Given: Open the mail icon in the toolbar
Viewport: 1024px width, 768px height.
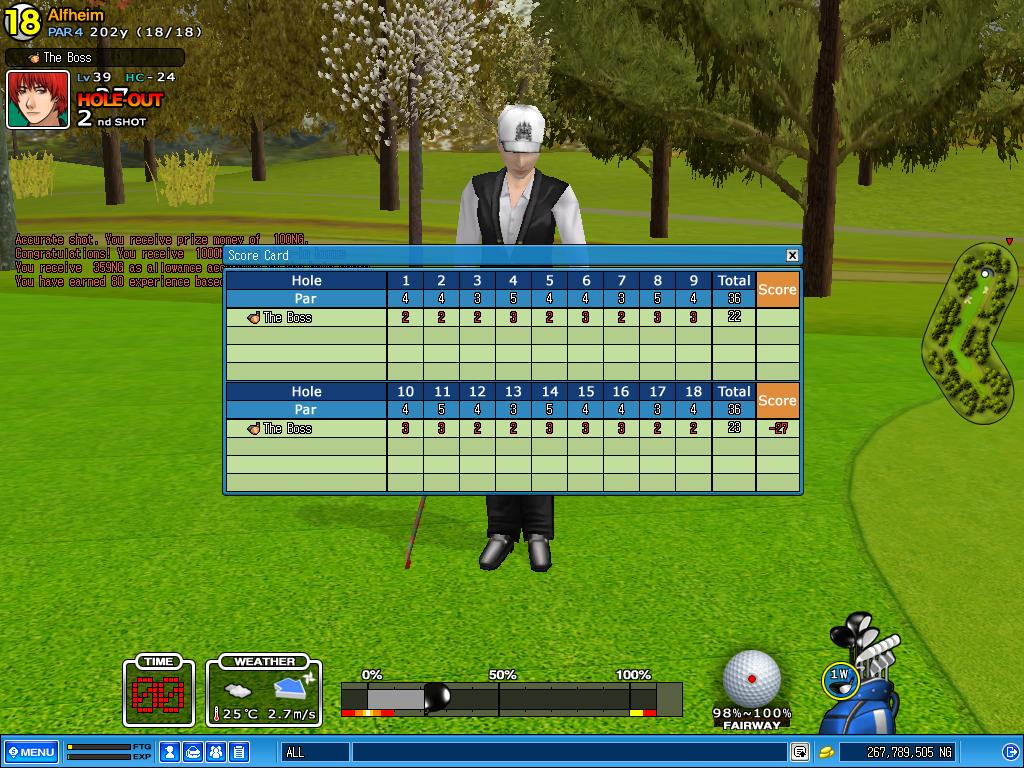Looking at the screenshot, I should tap(193, 752).
